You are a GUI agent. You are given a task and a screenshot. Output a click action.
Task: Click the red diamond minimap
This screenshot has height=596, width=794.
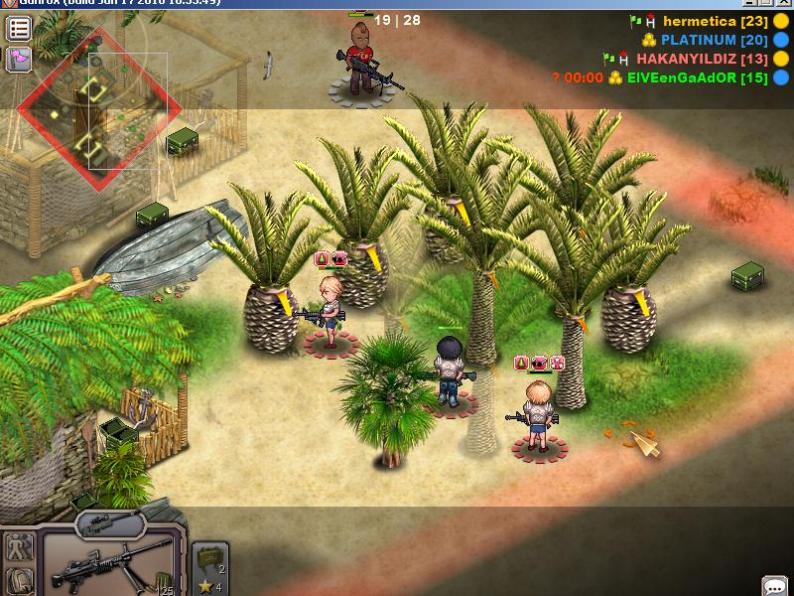(99, 108)
